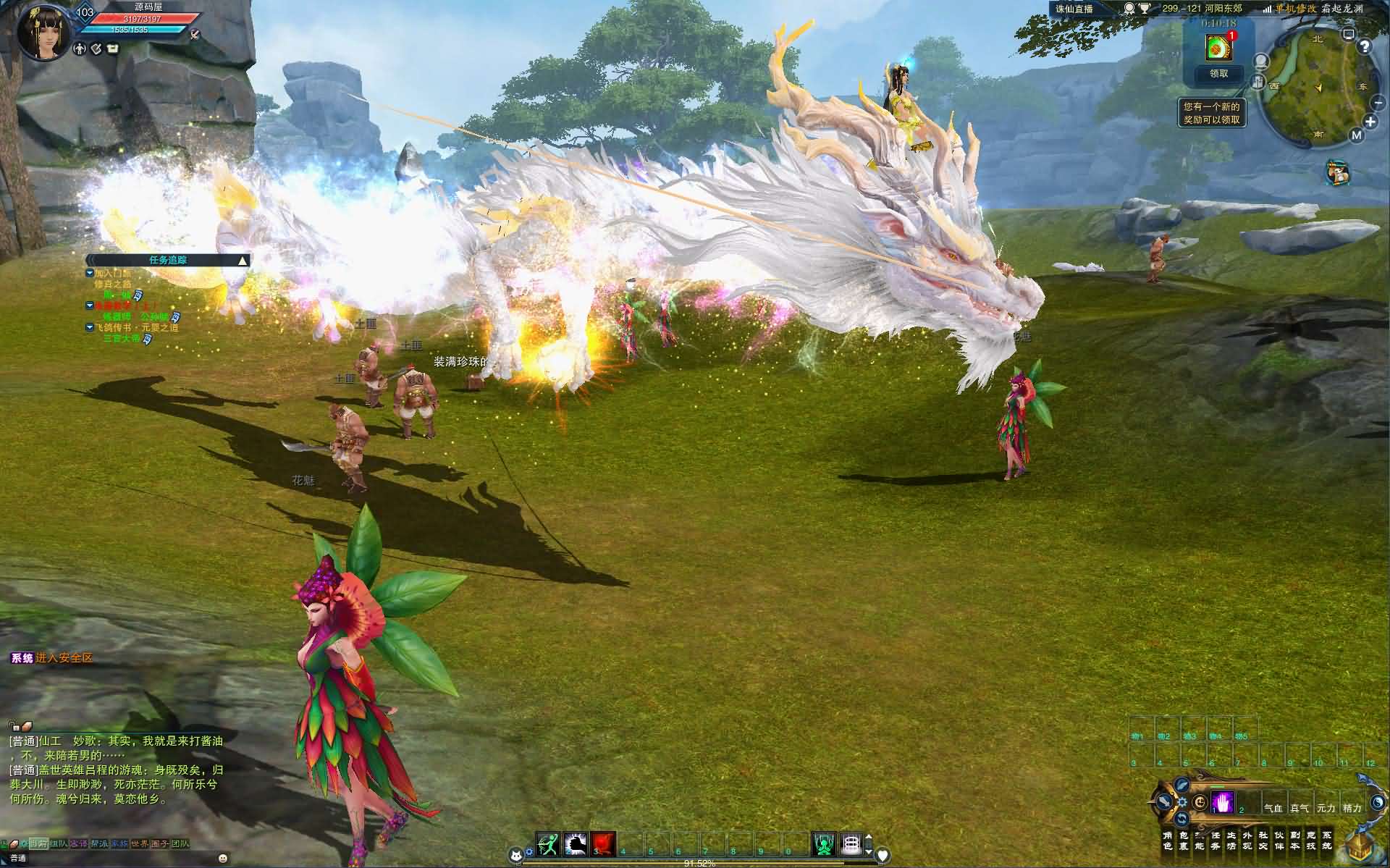Screen dimensions: 1390x868
Task: Open the 社交 social menu
Action: [1263, 840]
